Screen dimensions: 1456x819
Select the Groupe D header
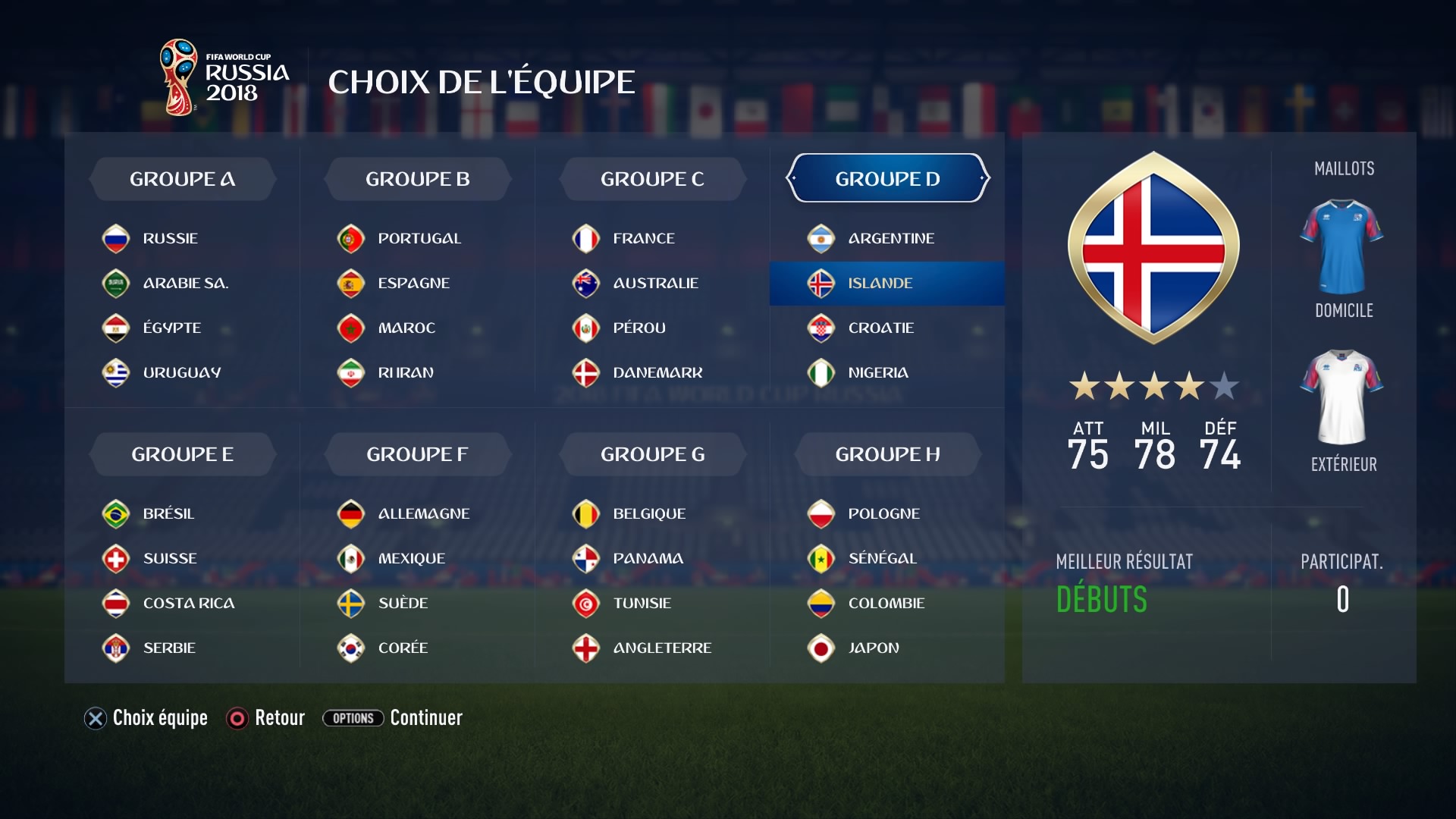pos(887,179)
